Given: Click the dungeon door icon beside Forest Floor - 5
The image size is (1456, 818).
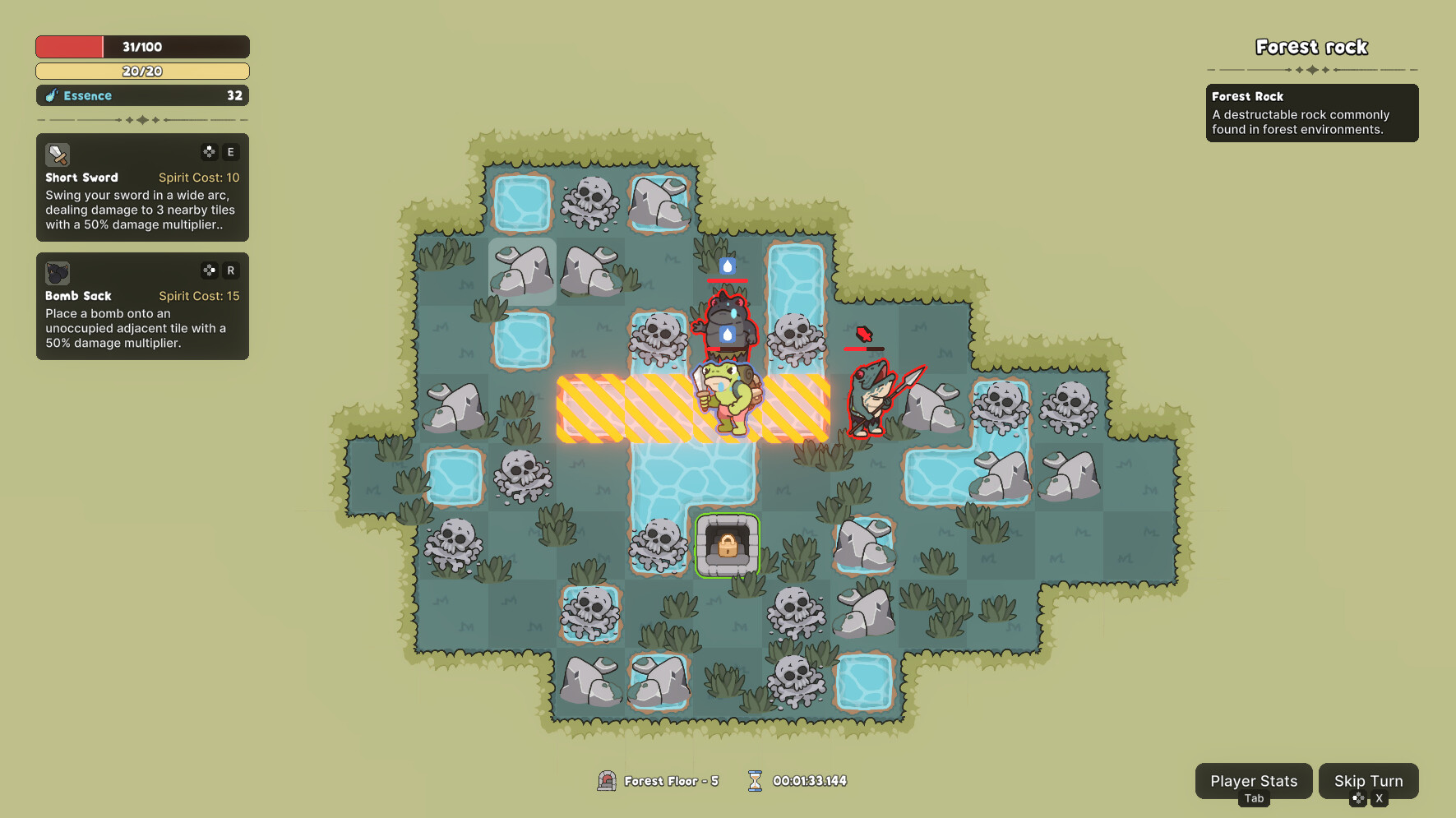Looking at the screenshot, I should [607, 781].
